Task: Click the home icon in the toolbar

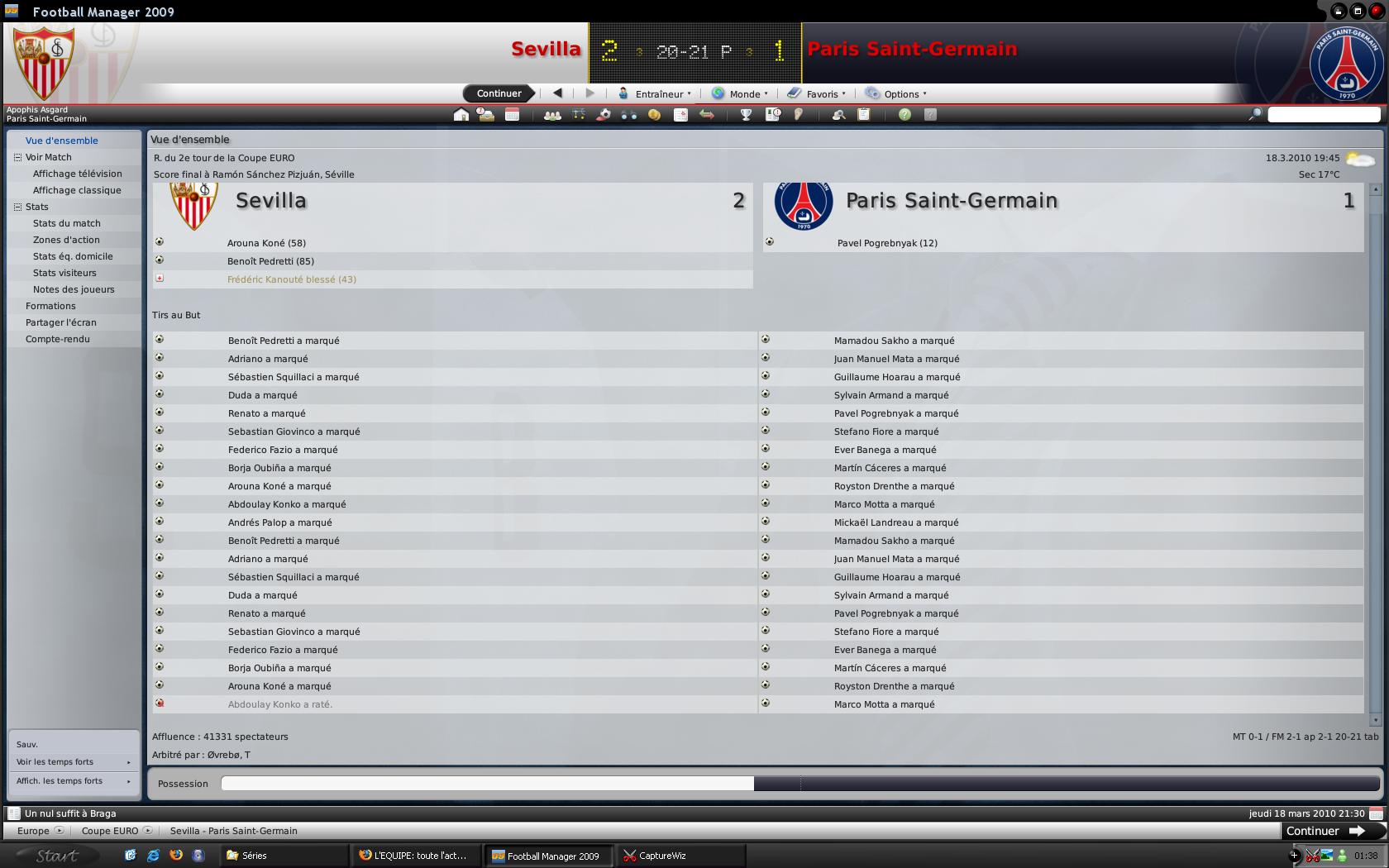Action: coord(461,115)
